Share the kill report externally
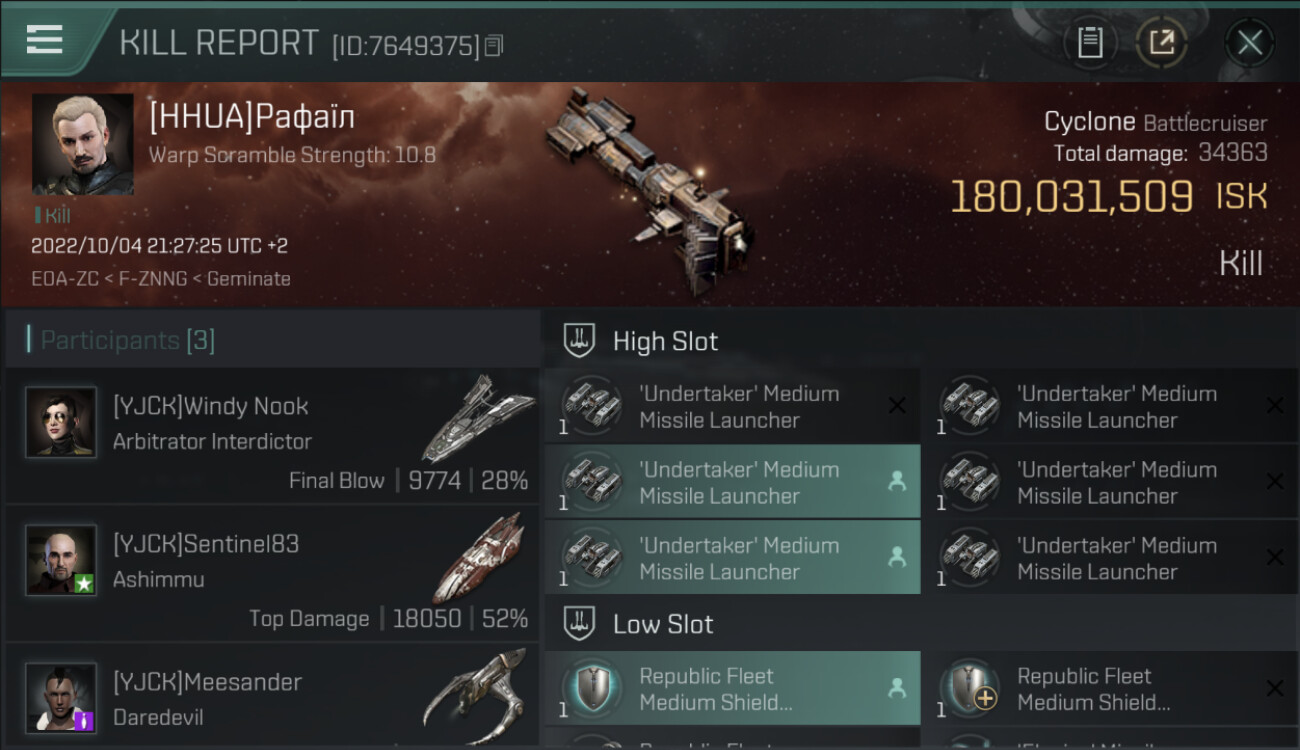Image resolution: width=1300 pixels, height=750 pixels. click(1162, 42)
